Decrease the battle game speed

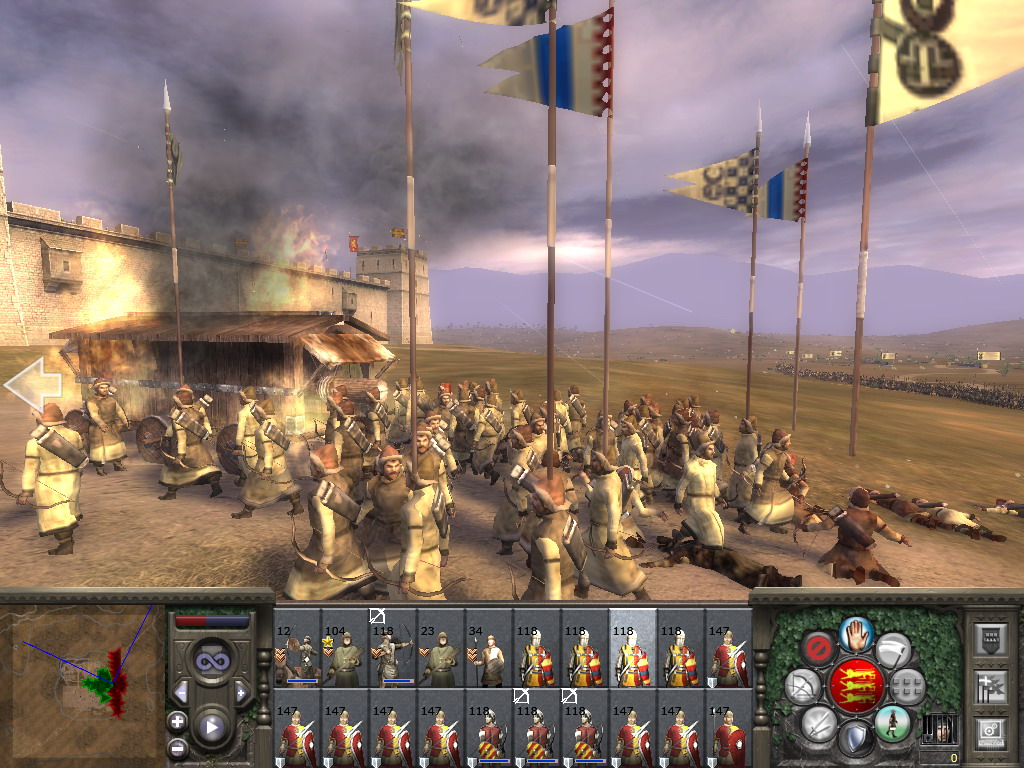[x=181, y=692]
